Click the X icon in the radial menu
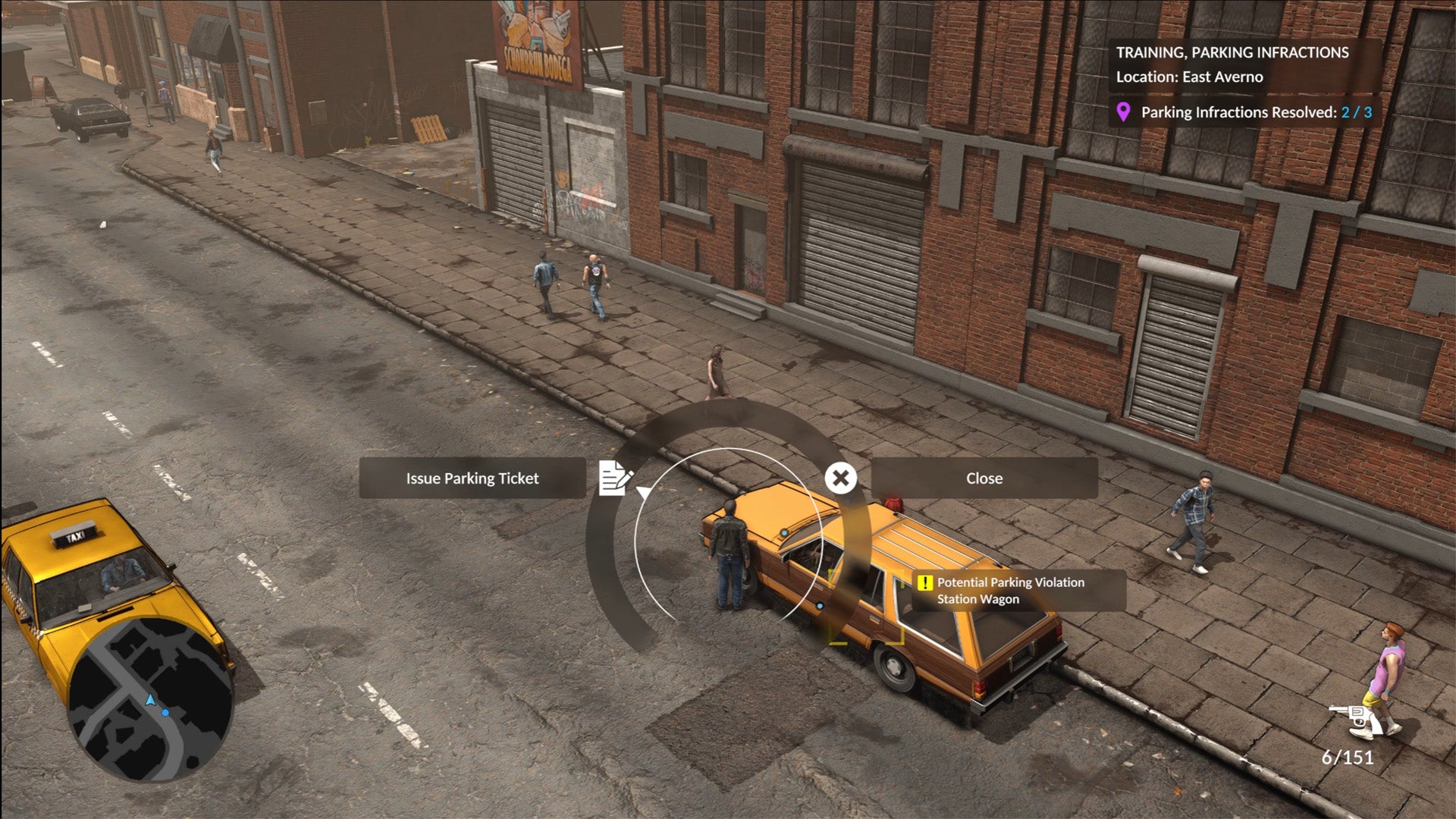Screen dimensions: 1456x819 coord(840,478)
